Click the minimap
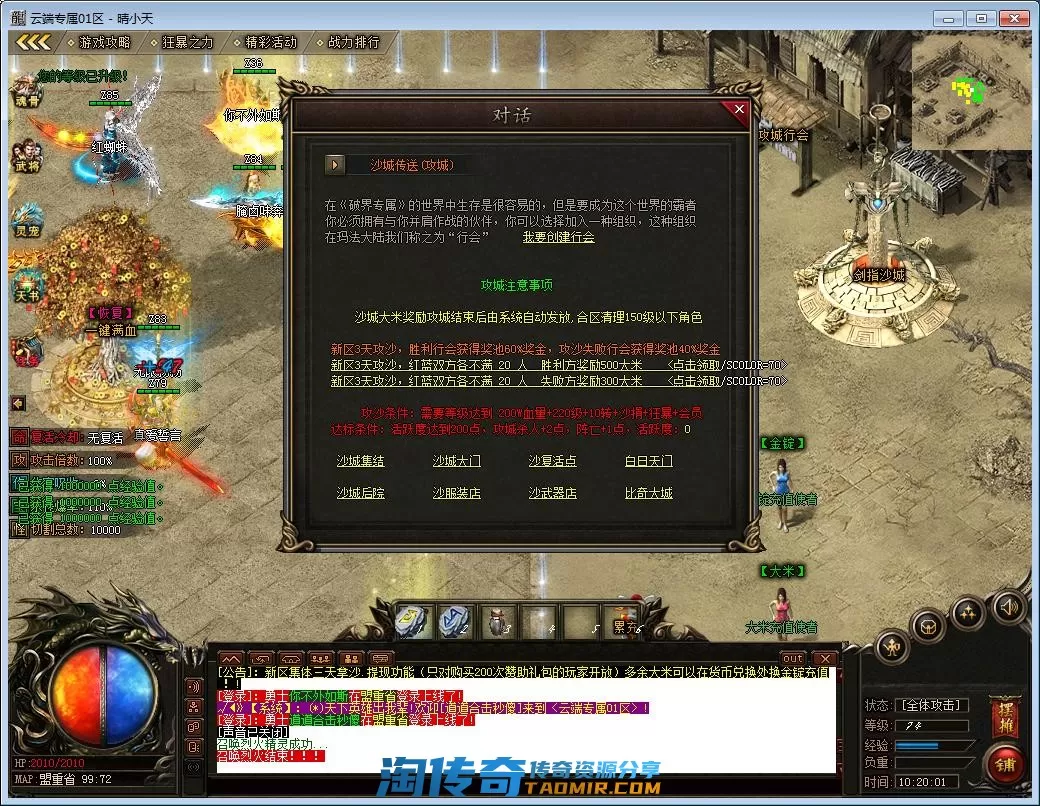 coord(970,93)
